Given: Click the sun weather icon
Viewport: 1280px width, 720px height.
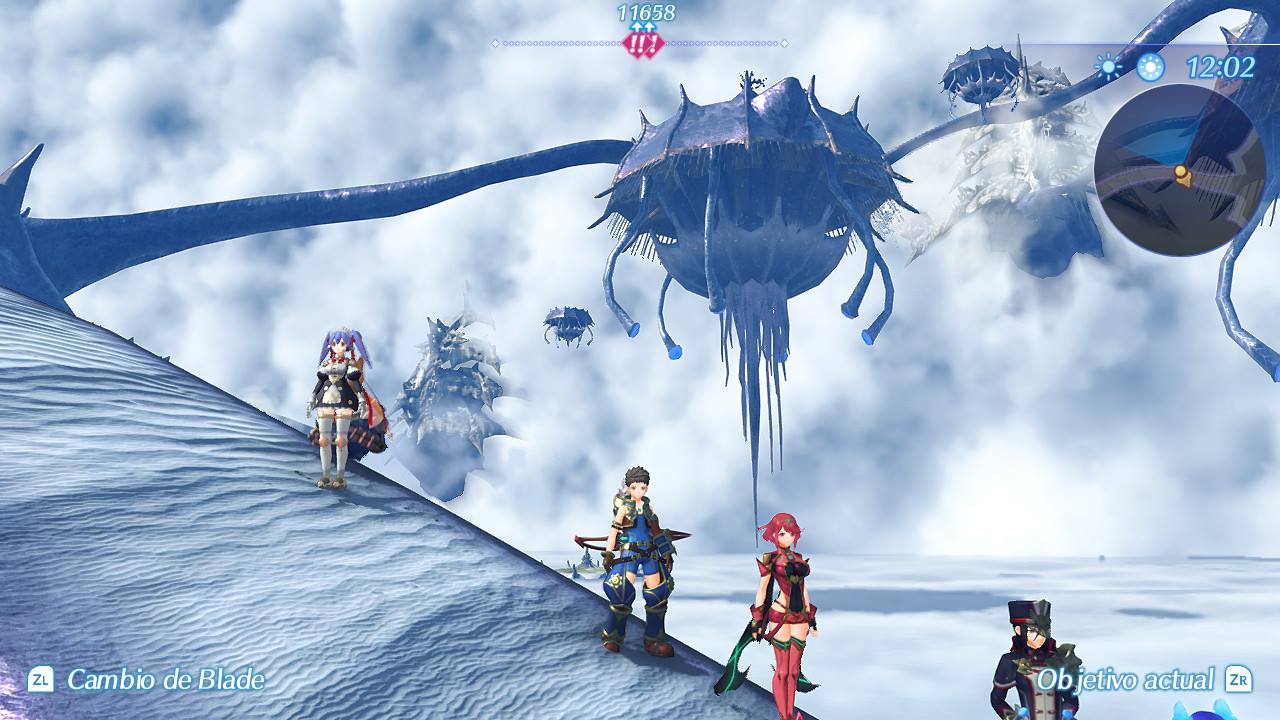Looking at the screenshot, I should (x=1108, y=67).
